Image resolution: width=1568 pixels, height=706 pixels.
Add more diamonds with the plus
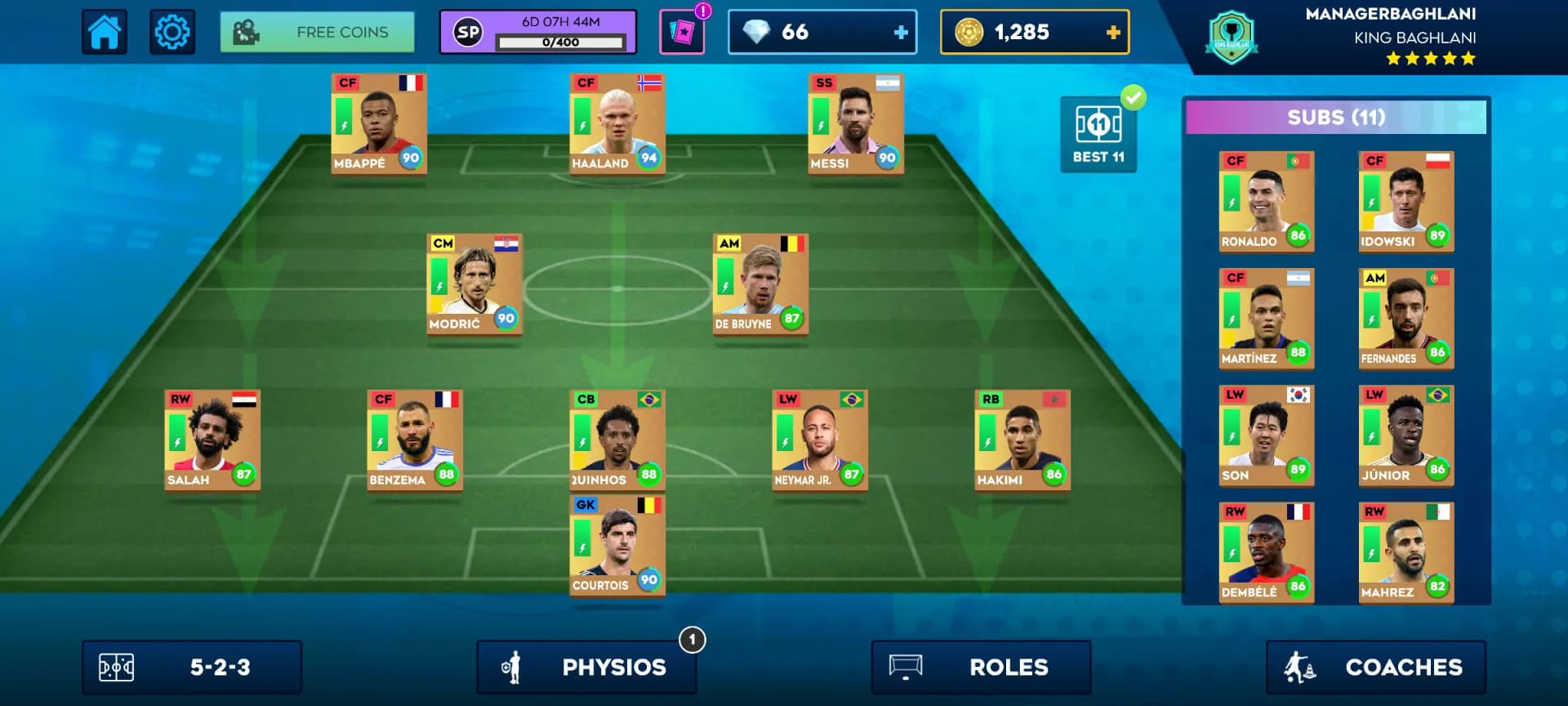click(x=901, y=33)
